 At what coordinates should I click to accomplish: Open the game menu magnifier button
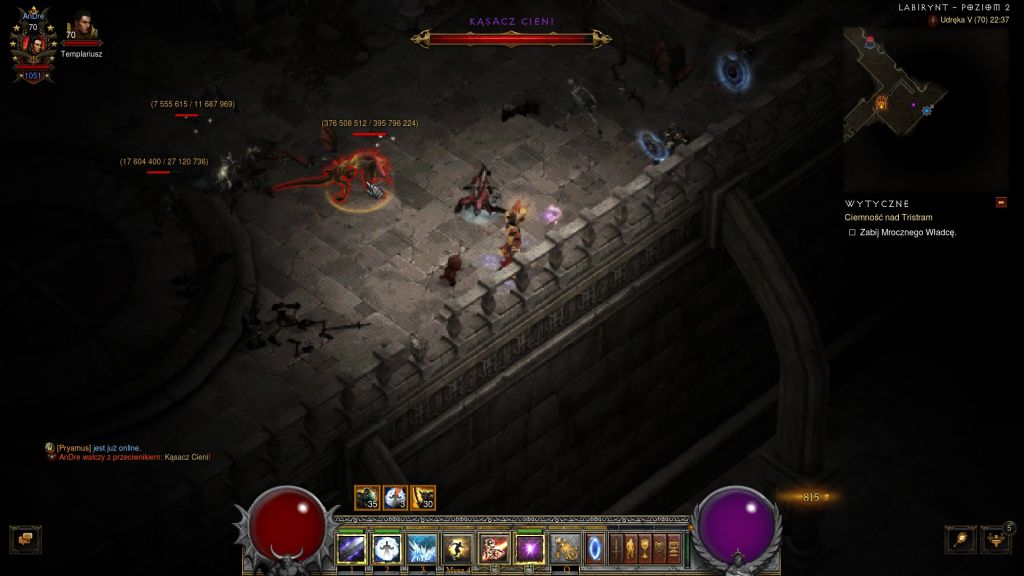pos(959,539)
